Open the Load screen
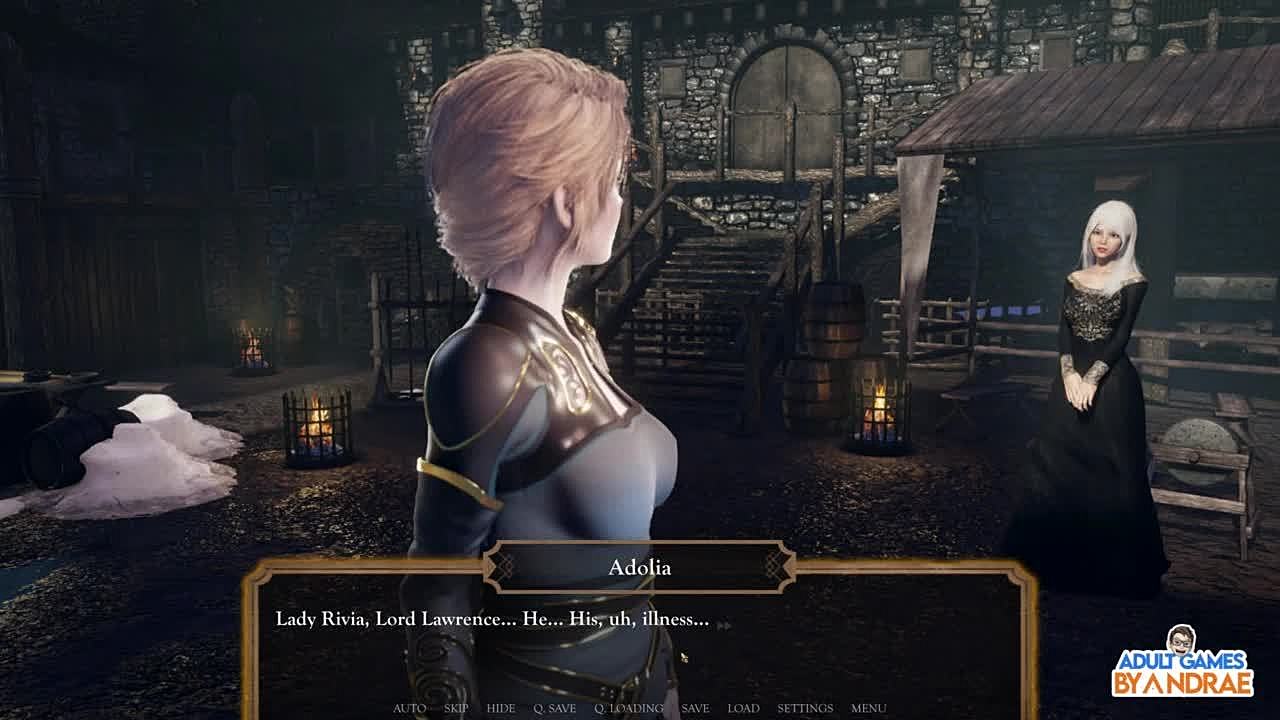The height and width of the screenshot is (720, 1280). 743,708
